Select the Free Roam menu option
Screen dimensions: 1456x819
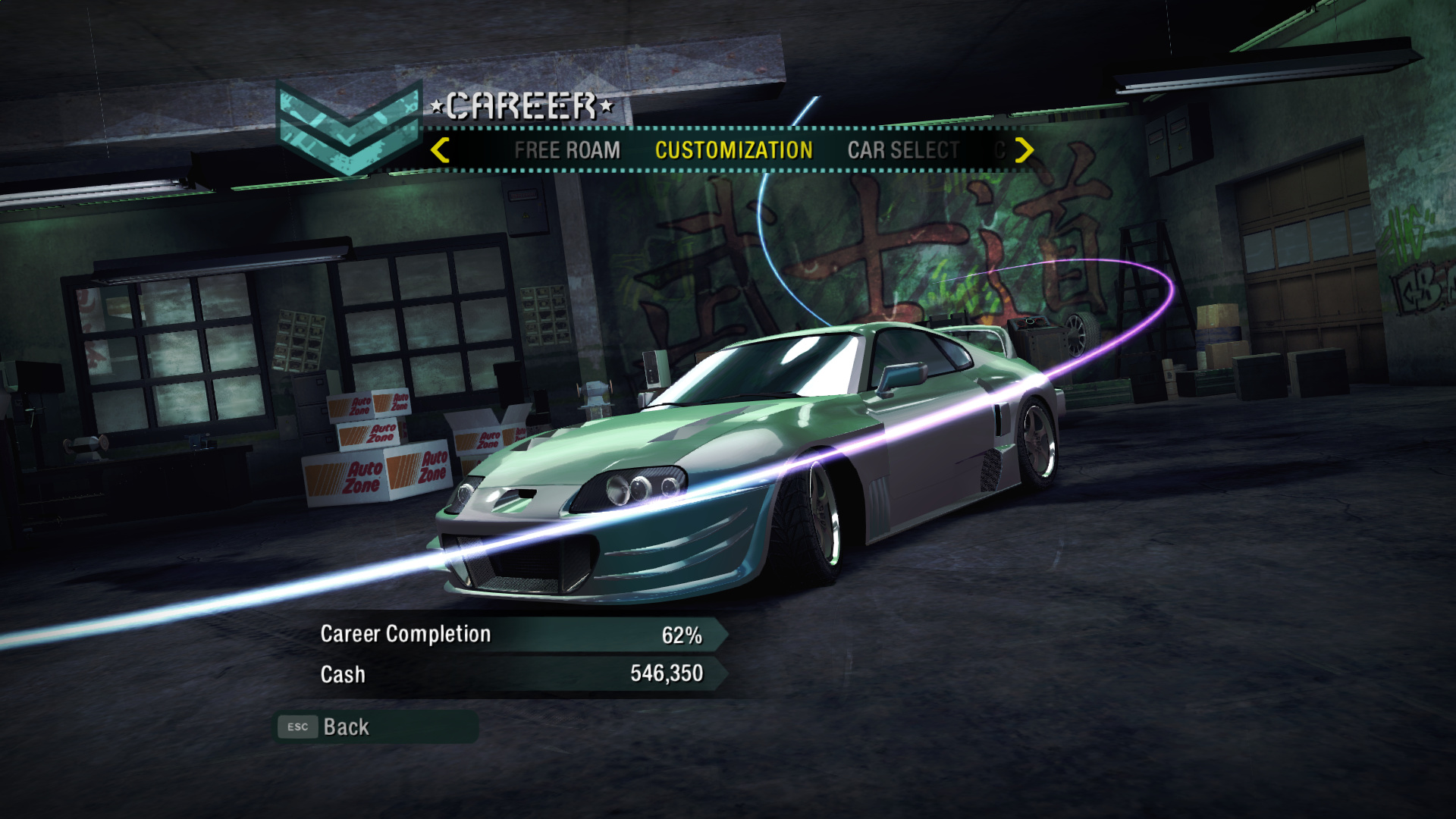pyautogui.click(x=566, y=150)
